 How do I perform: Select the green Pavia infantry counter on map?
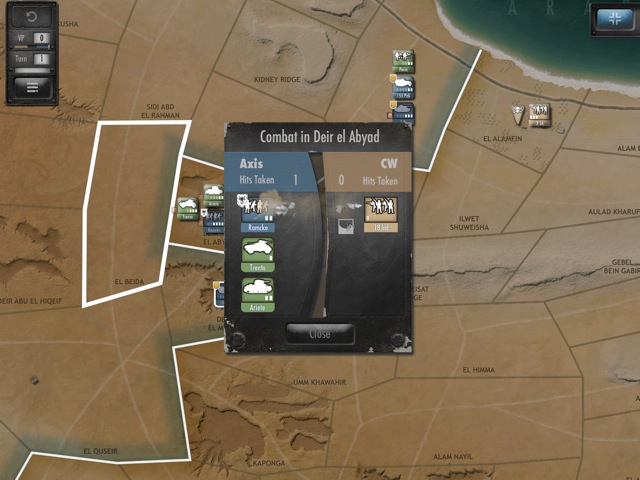coord(404,62)
